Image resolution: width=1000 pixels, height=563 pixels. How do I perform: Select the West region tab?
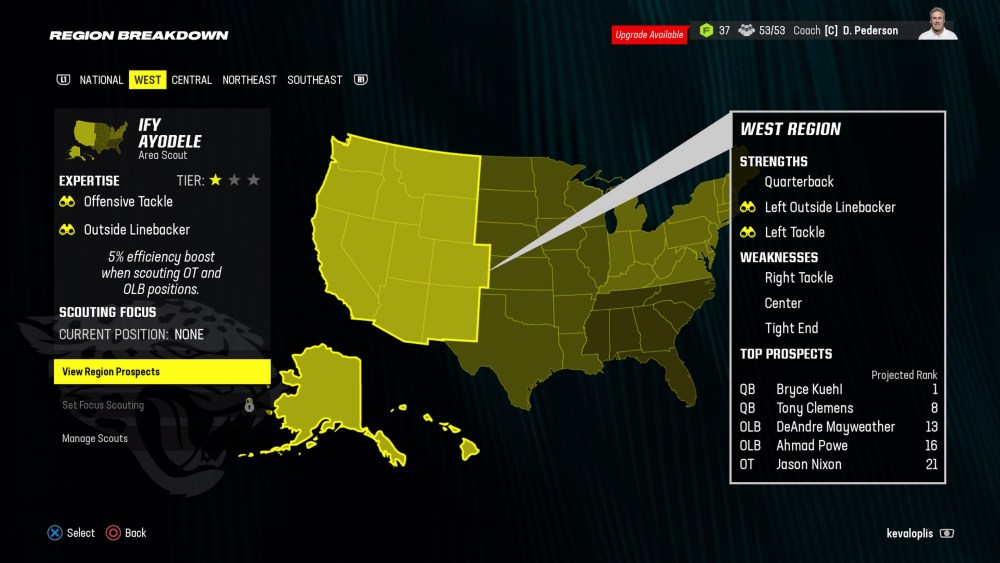pos(147,80)
